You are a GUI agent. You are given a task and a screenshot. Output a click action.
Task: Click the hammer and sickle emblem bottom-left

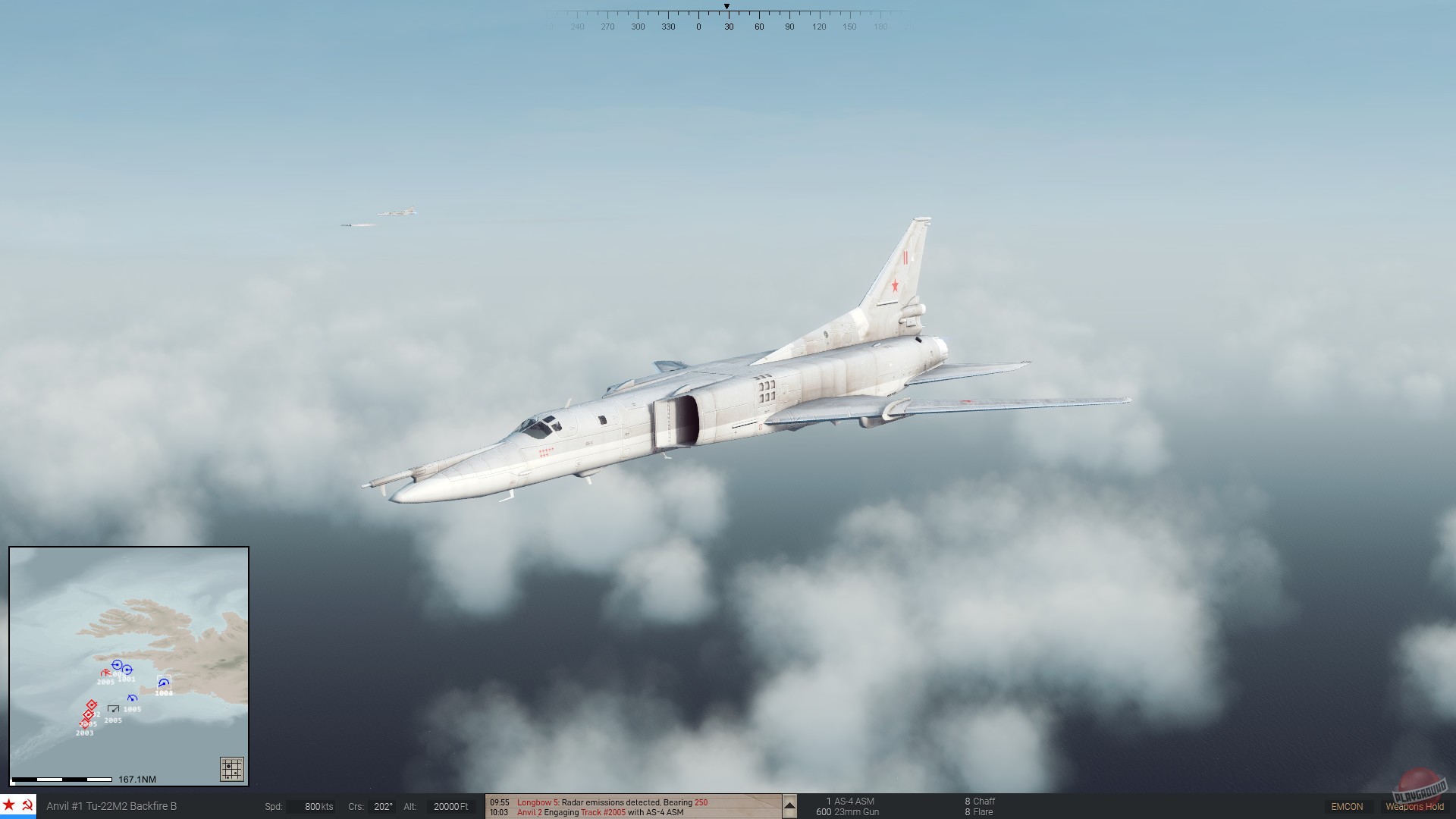(27, 806)
